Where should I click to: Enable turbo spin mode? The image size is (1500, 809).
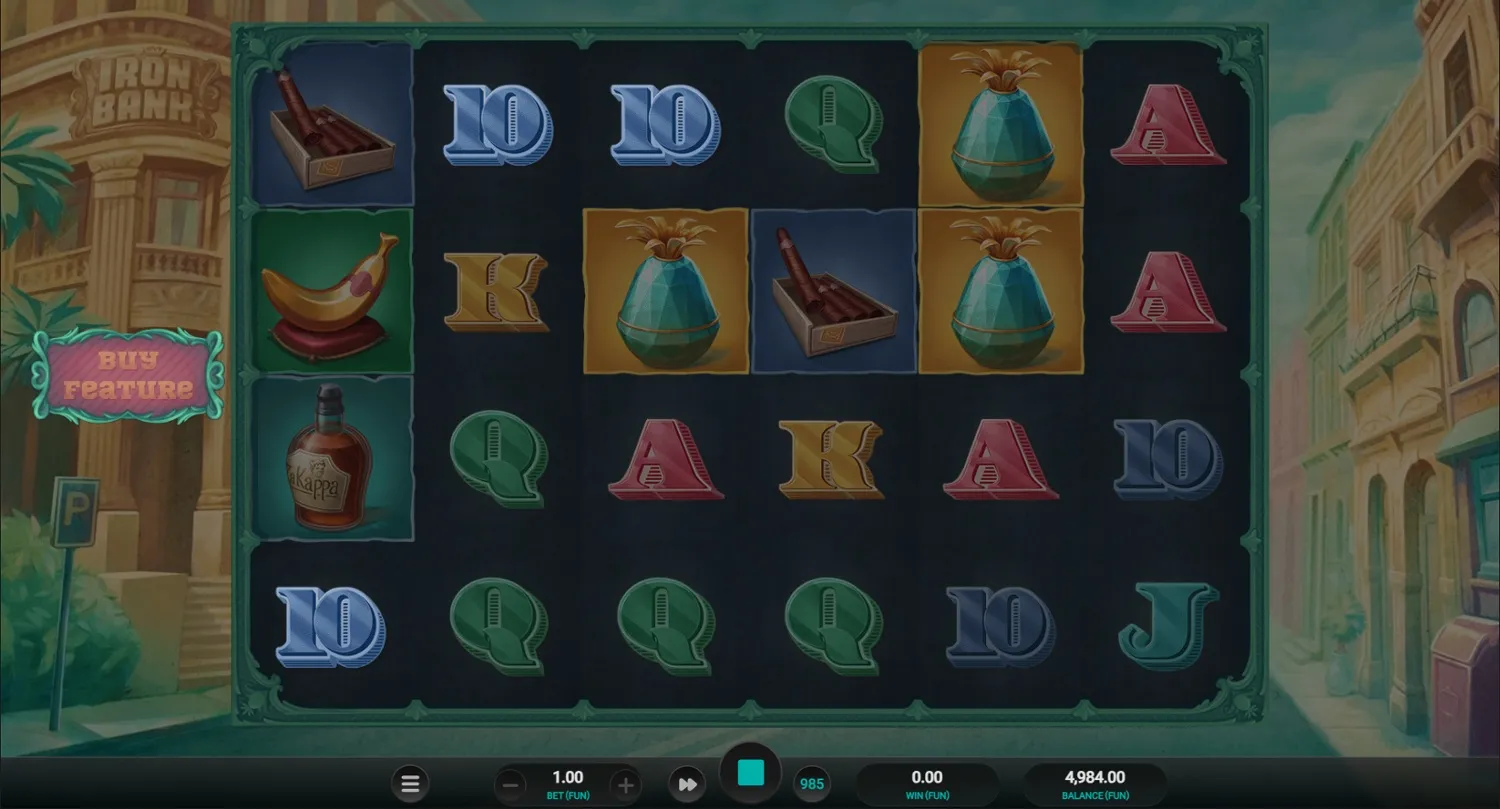(687, 783)
